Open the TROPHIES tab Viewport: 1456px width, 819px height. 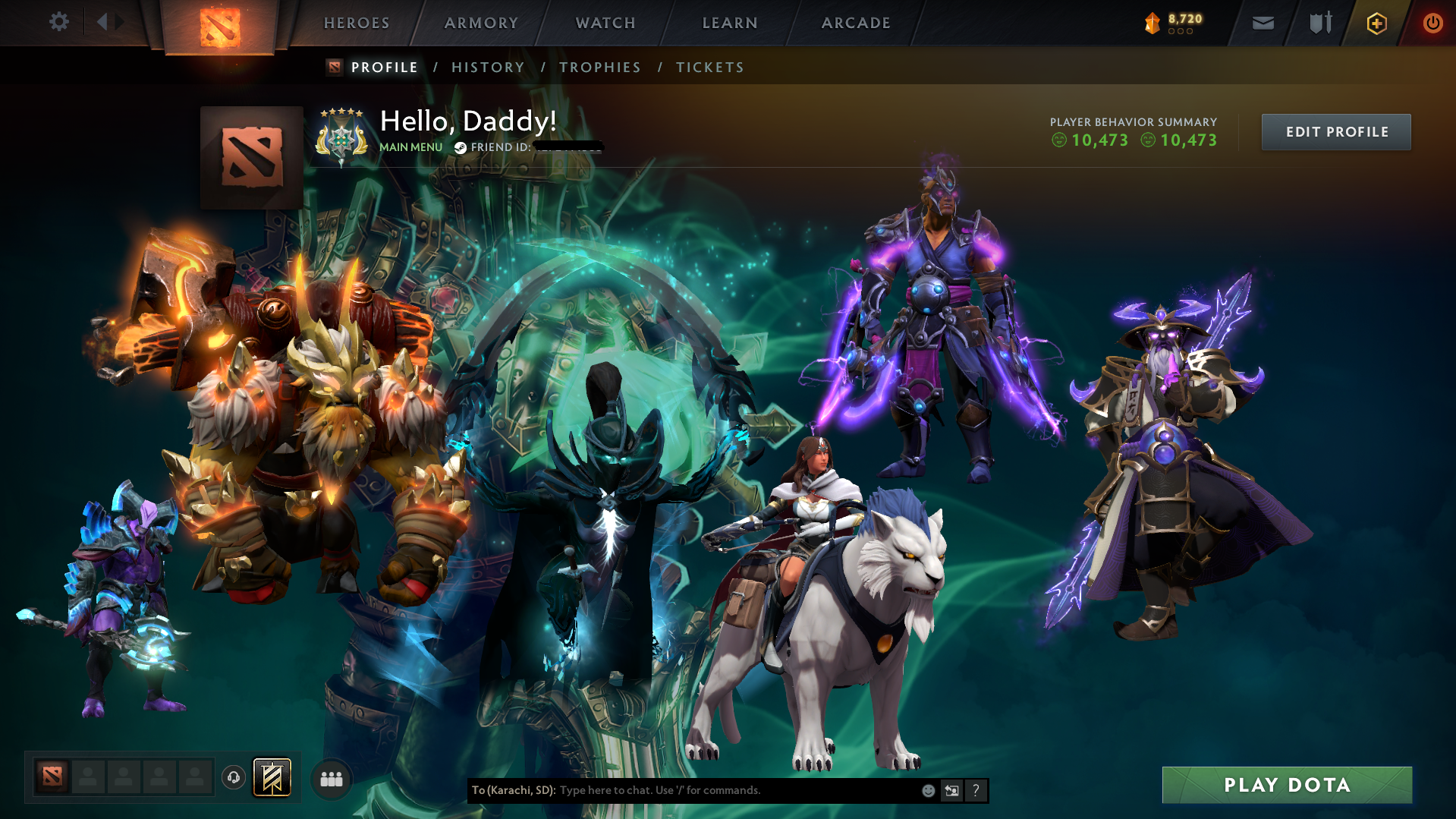[x=599, y=67]
